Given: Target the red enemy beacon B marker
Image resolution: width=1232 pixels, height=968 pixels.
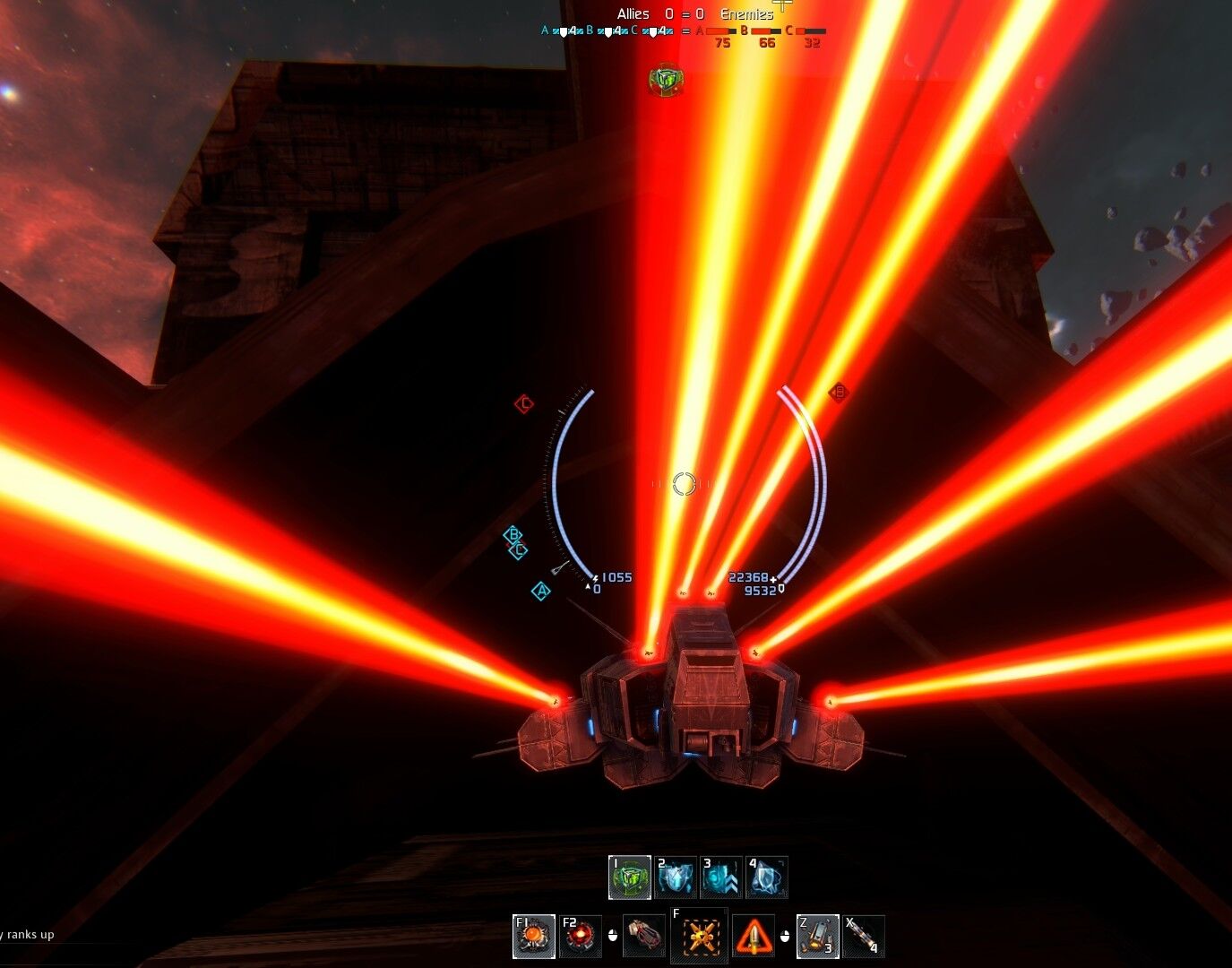Looking at the screenshot, I should [x=839, y=392].
